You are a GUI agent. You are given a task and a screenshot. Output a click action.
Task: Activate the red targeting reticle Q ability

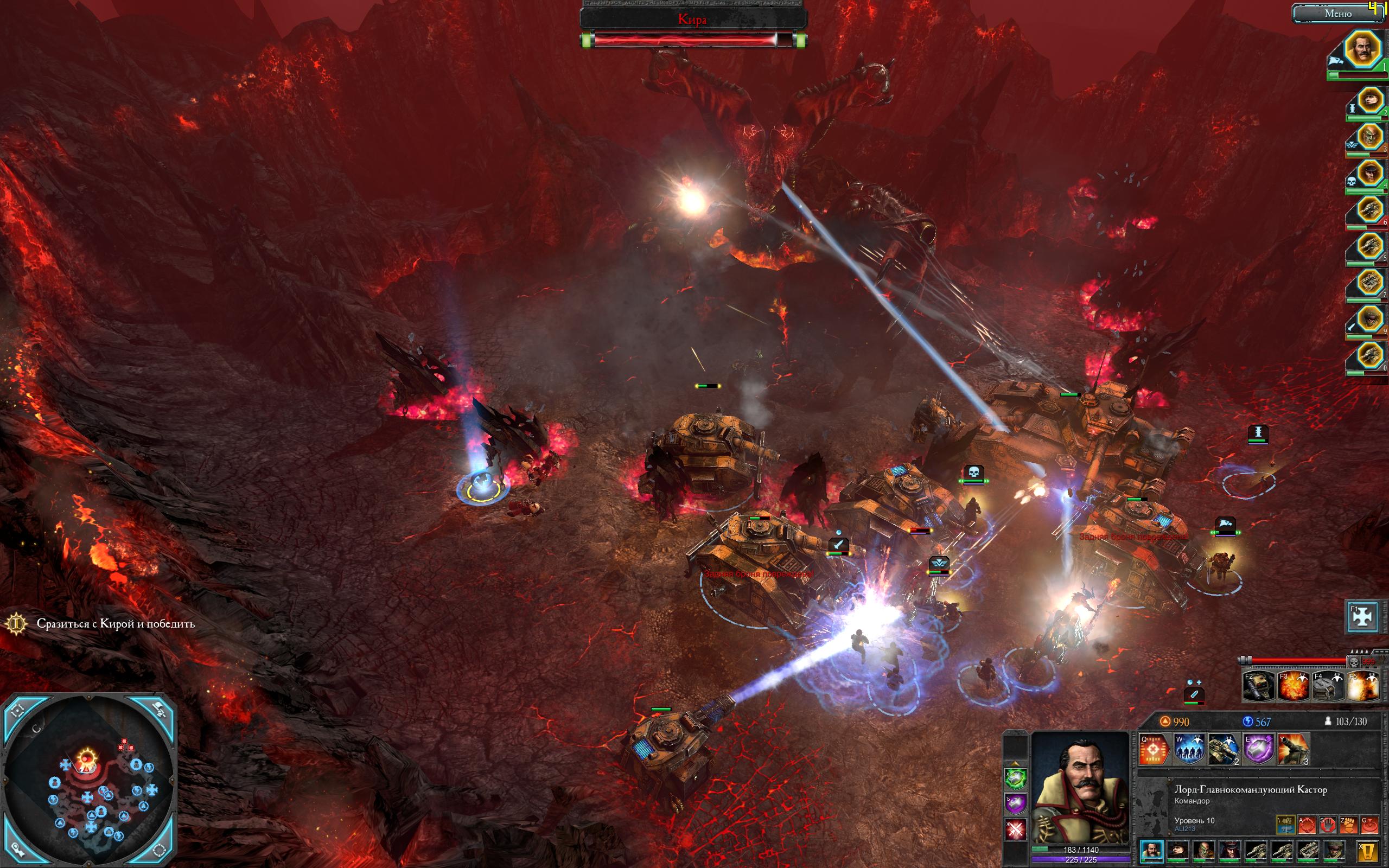pyautogui.click(x=1154, y=749)
